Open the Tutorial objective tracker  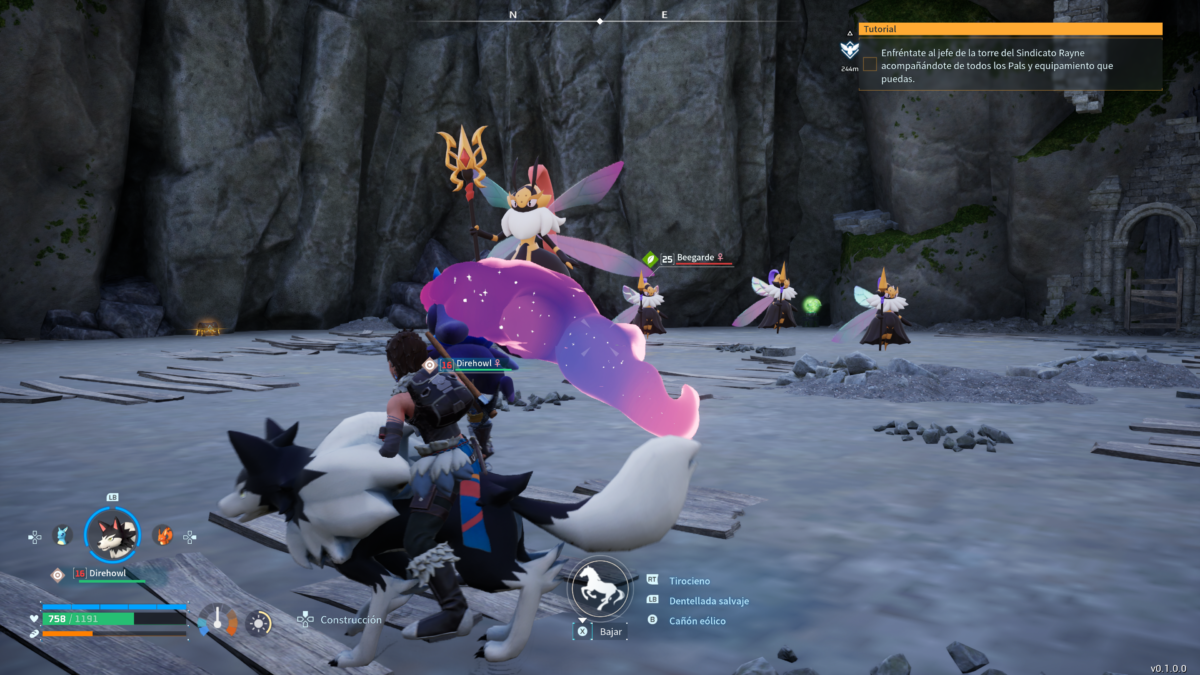point(1010,29)
